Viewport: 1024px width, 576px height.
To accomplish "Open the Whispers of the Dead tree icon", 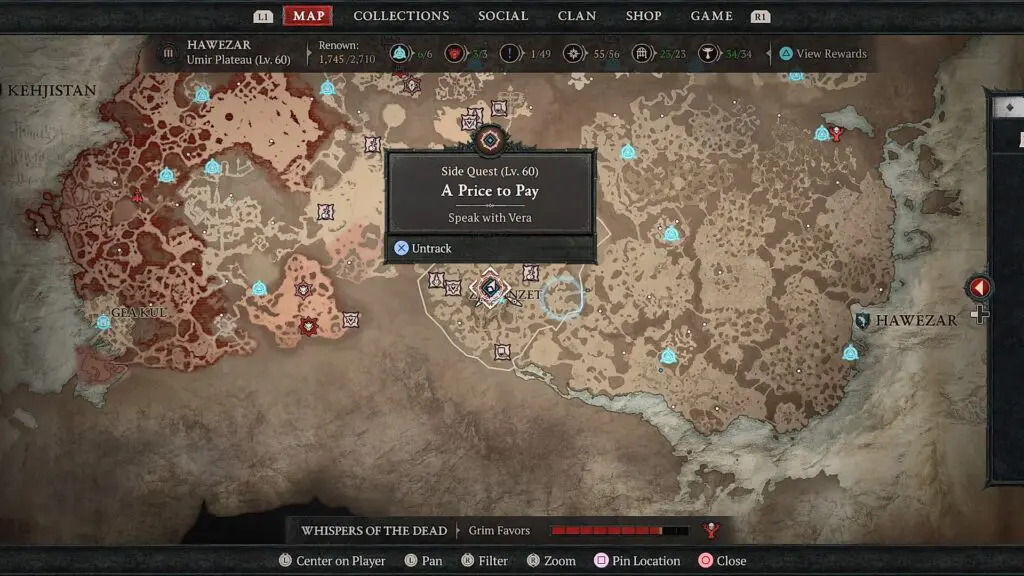I will click(x=712, y=530).
